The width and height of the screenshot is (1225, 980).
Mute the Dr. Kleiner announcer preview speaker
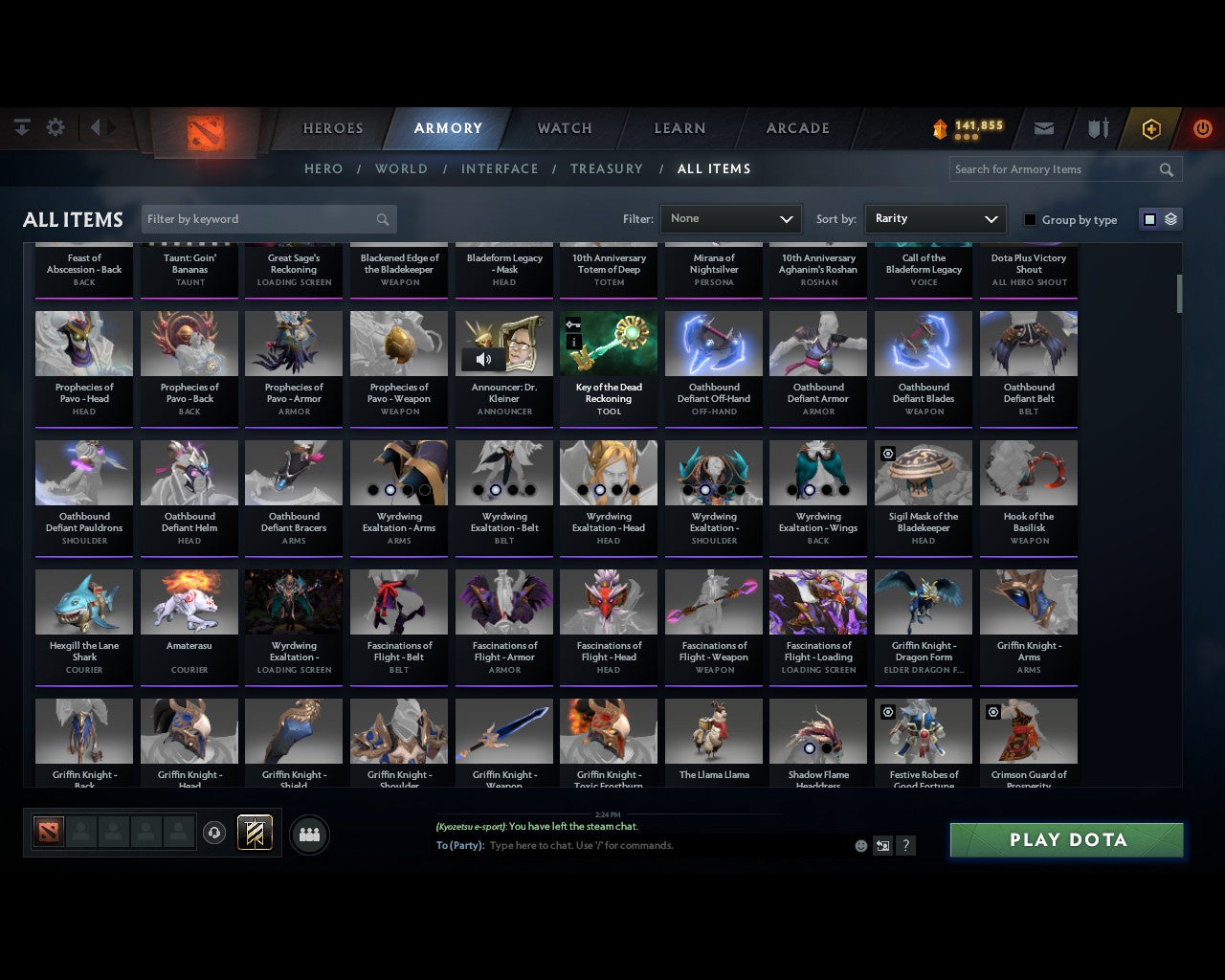pyautogui.click(x=483, y=359)
